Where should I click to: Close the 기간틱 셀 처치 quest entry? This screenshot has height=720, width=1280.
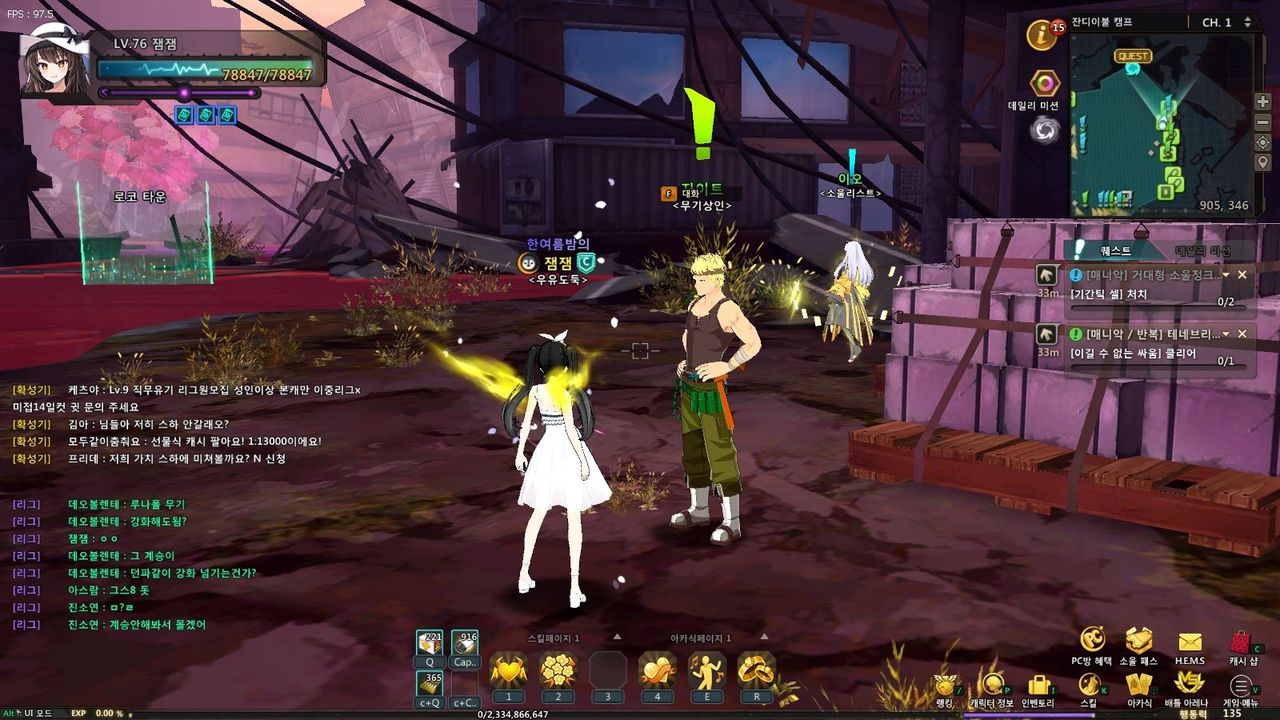click(1242, 274)
